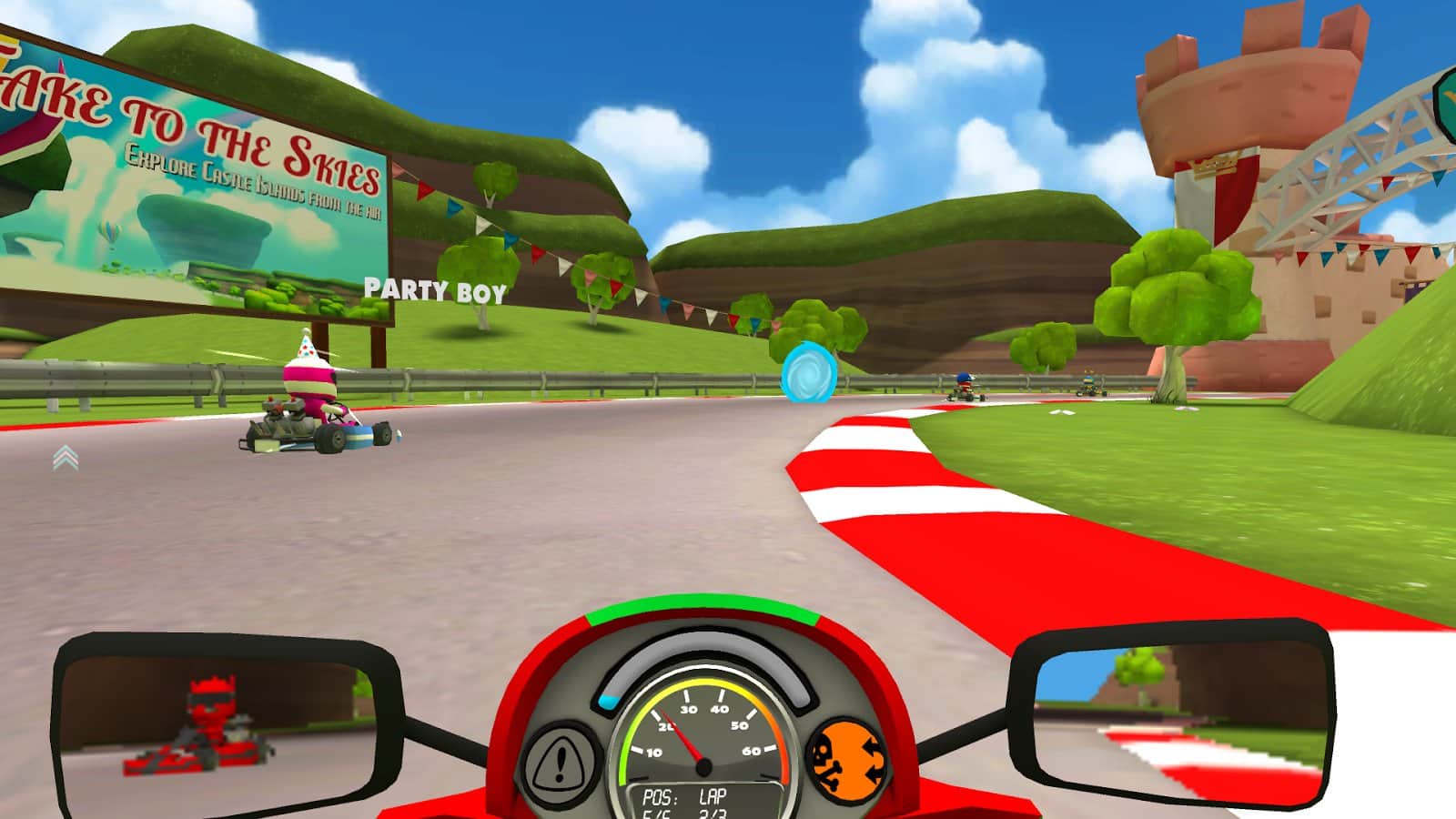Click the double chevron boost arrows on track
Image resolution: width=1456 pixels, height=819 pixels.
point(64,457)
